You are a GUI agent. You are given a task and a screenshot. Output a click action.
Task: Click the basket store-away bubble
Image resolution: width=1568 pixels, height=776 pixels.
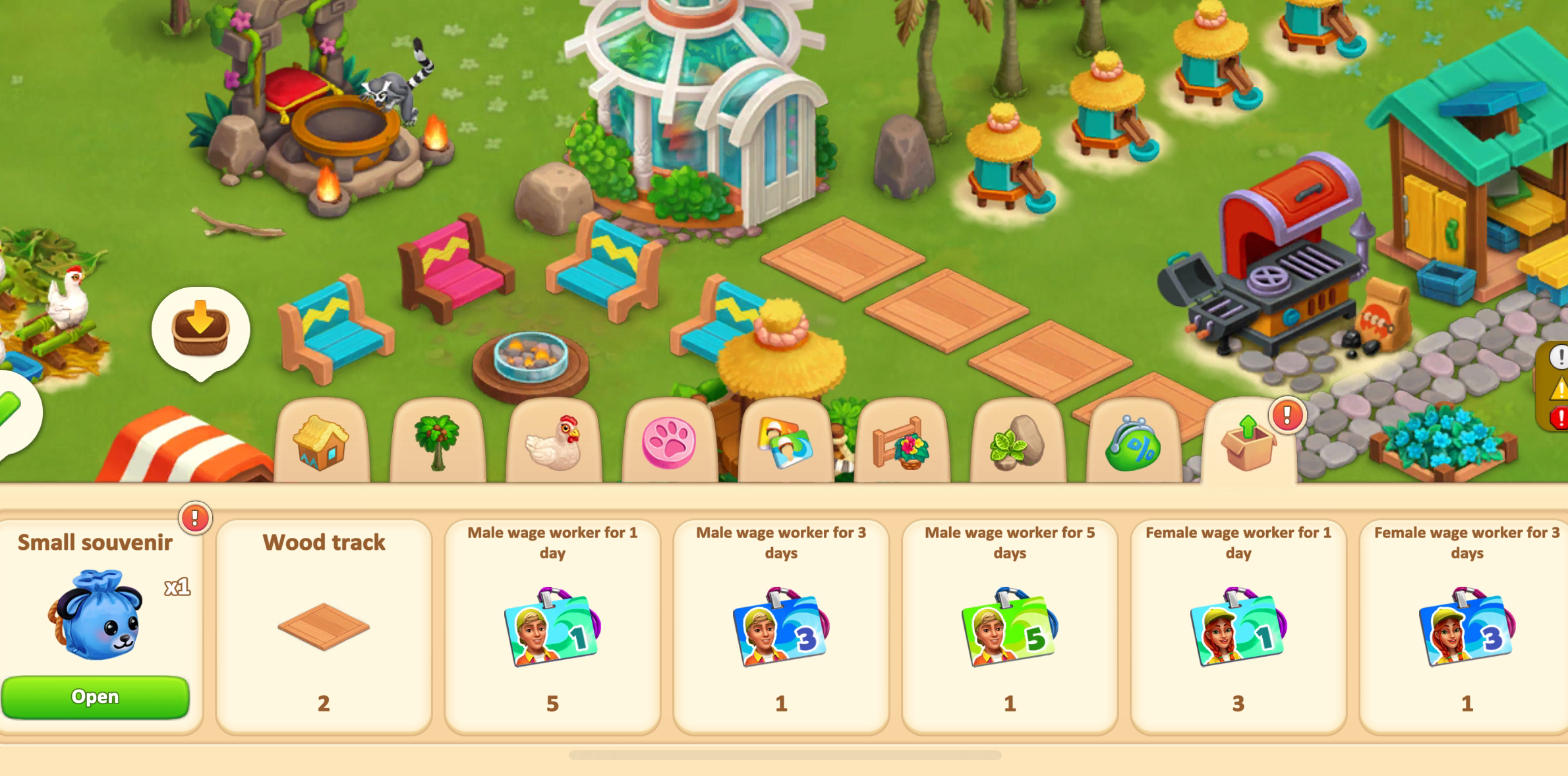pos(200,330)
